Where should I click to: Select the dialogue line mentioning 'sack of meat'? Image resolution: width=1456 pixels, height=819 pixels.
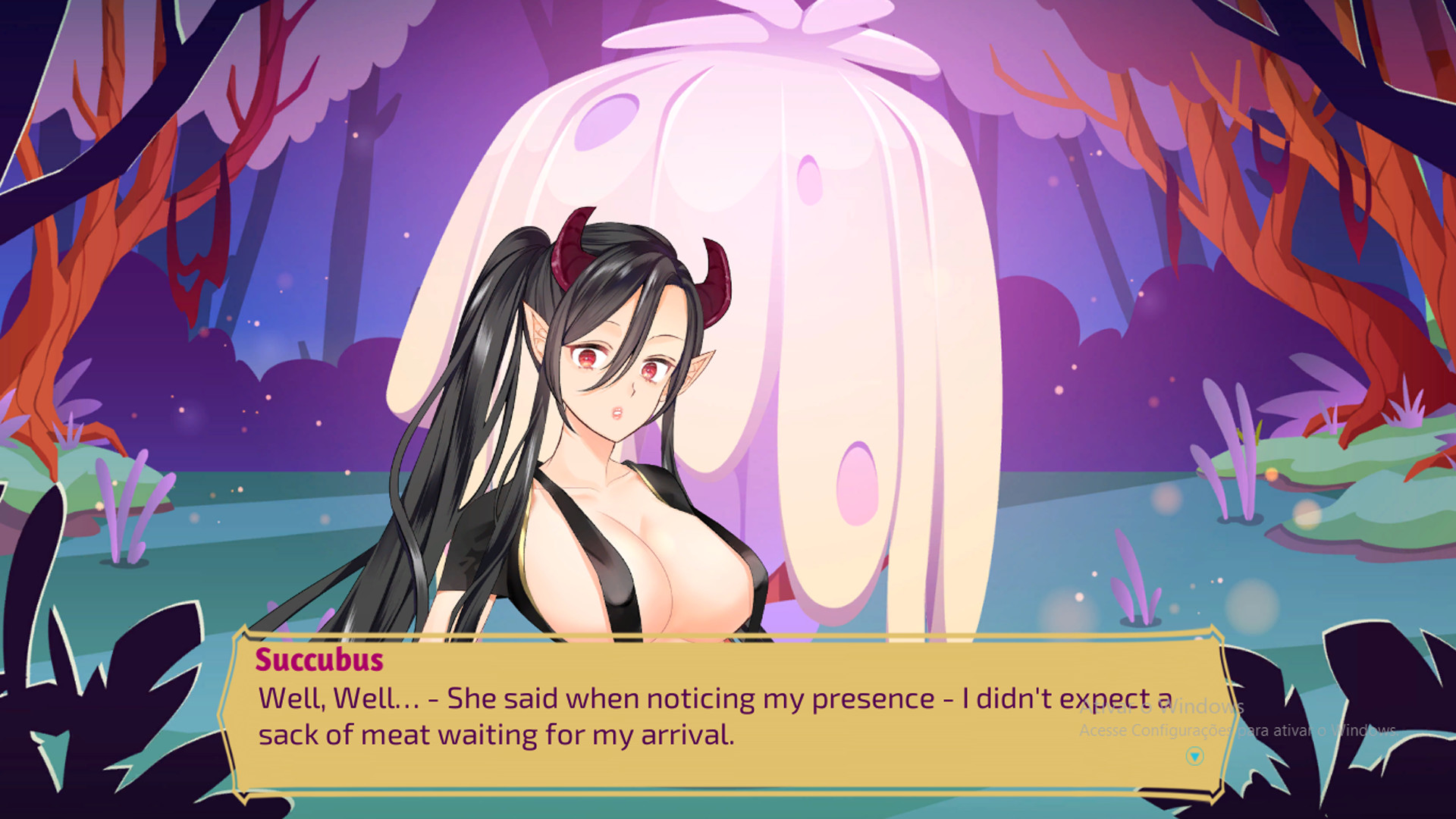[x=497, y=733]
